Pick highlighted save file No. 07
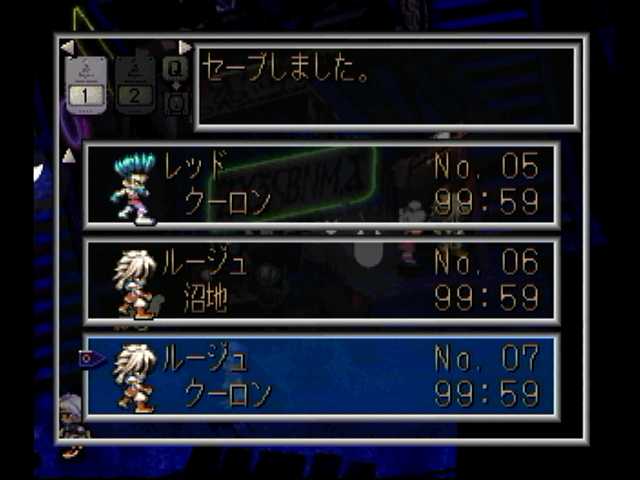Viewport: 640px width, 480px height. tap(322, 376)
